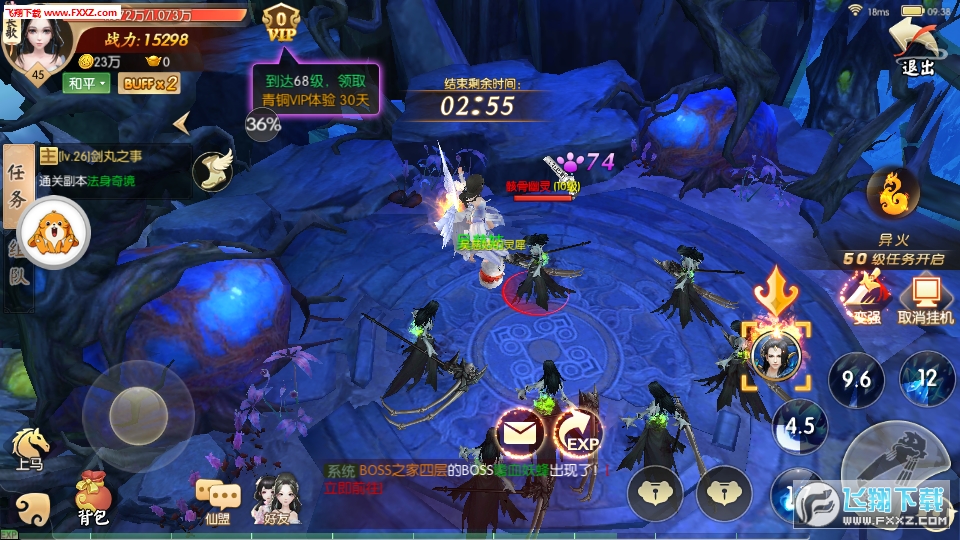Open the 和平 combat mode dropdown

[x=87, y=83]
